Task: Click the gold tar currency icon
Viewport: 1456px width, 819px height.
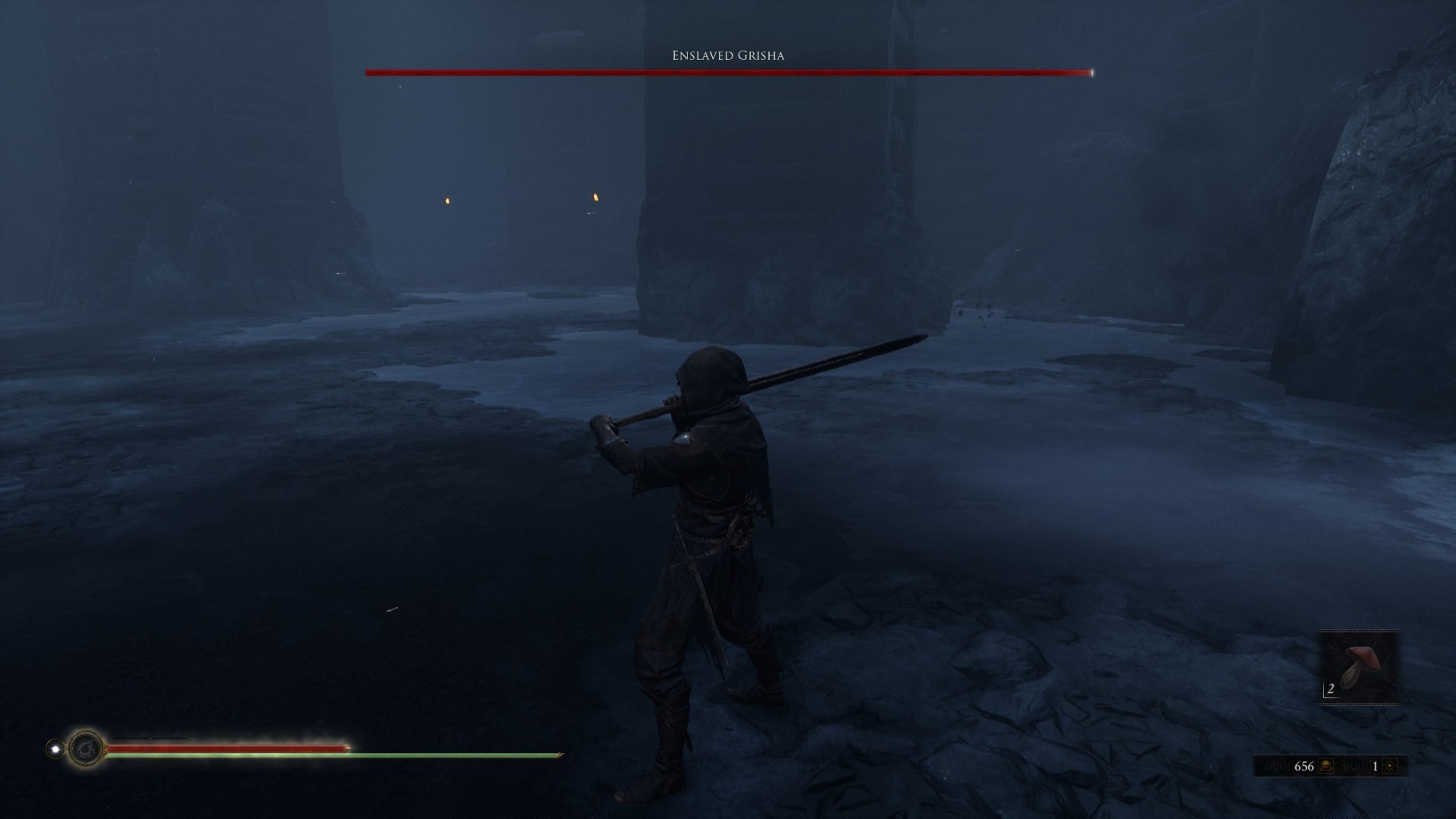Action: (x=1326, y=766)
